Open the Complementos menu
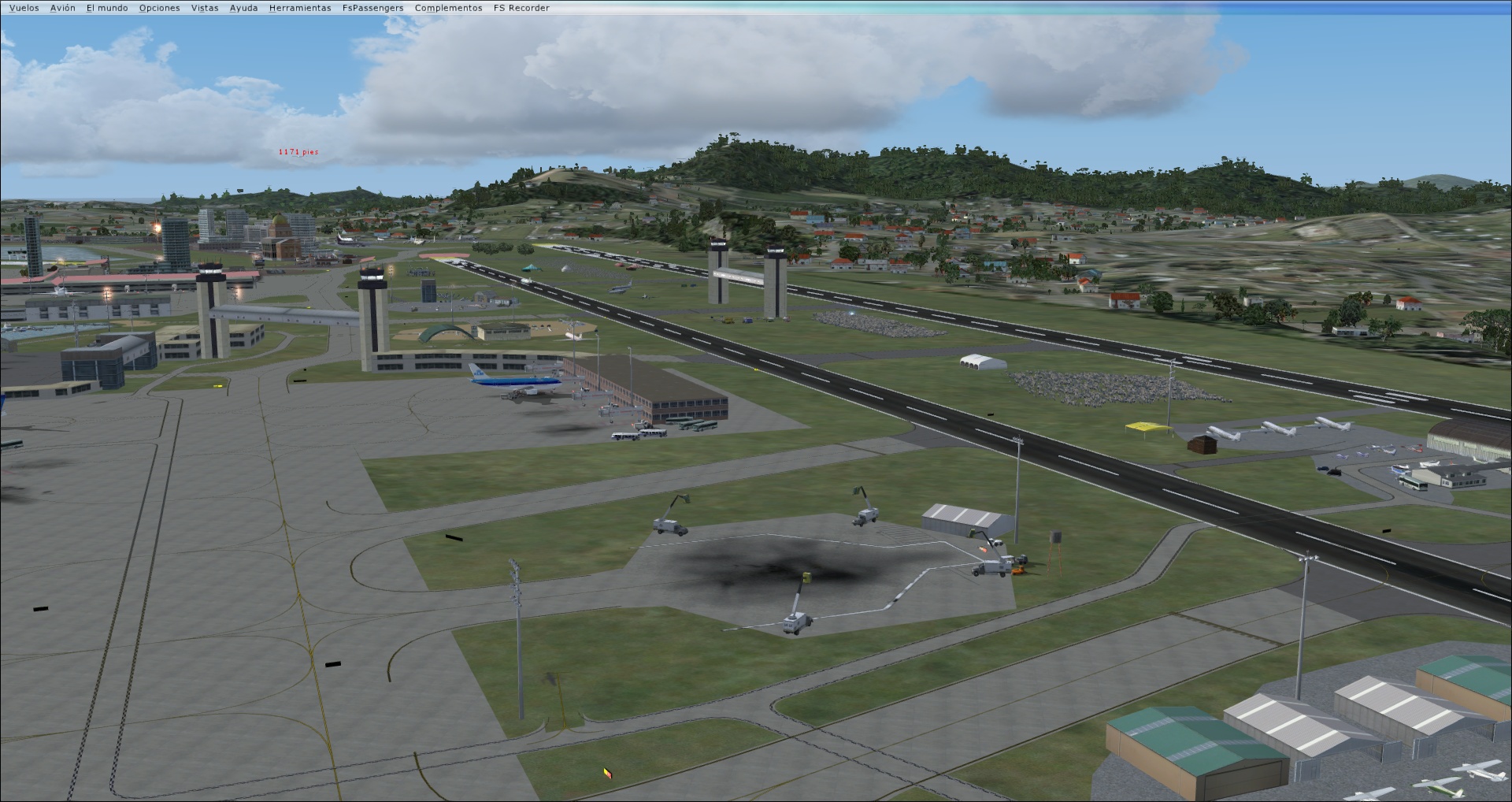This screenshot has width=1512, height=802. [447, 7]
